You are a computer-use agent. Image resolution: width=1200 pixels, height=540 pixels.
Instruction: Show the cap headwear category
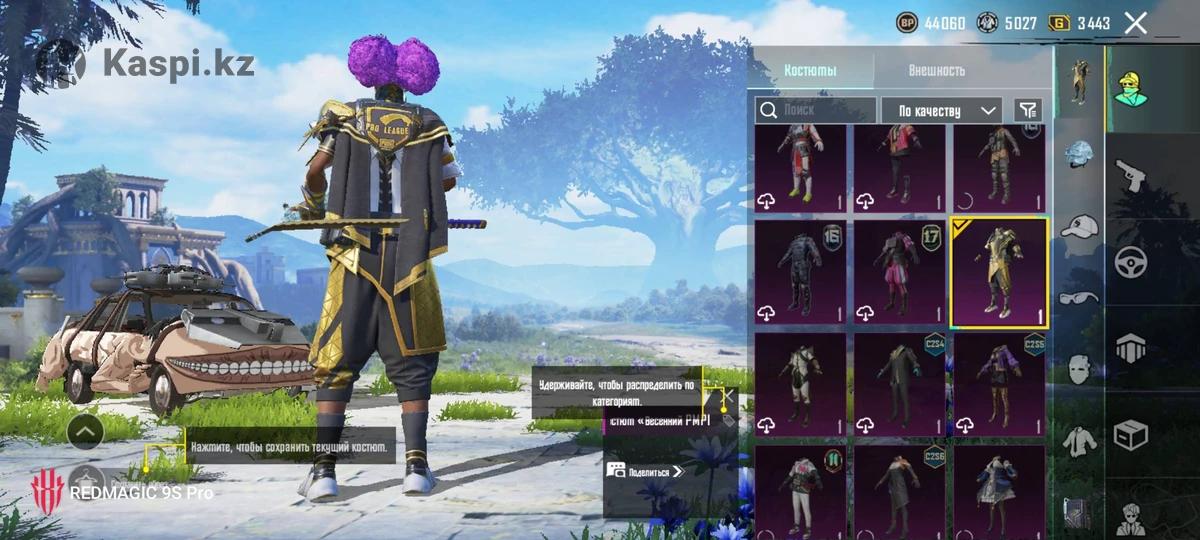(1080, 227)
